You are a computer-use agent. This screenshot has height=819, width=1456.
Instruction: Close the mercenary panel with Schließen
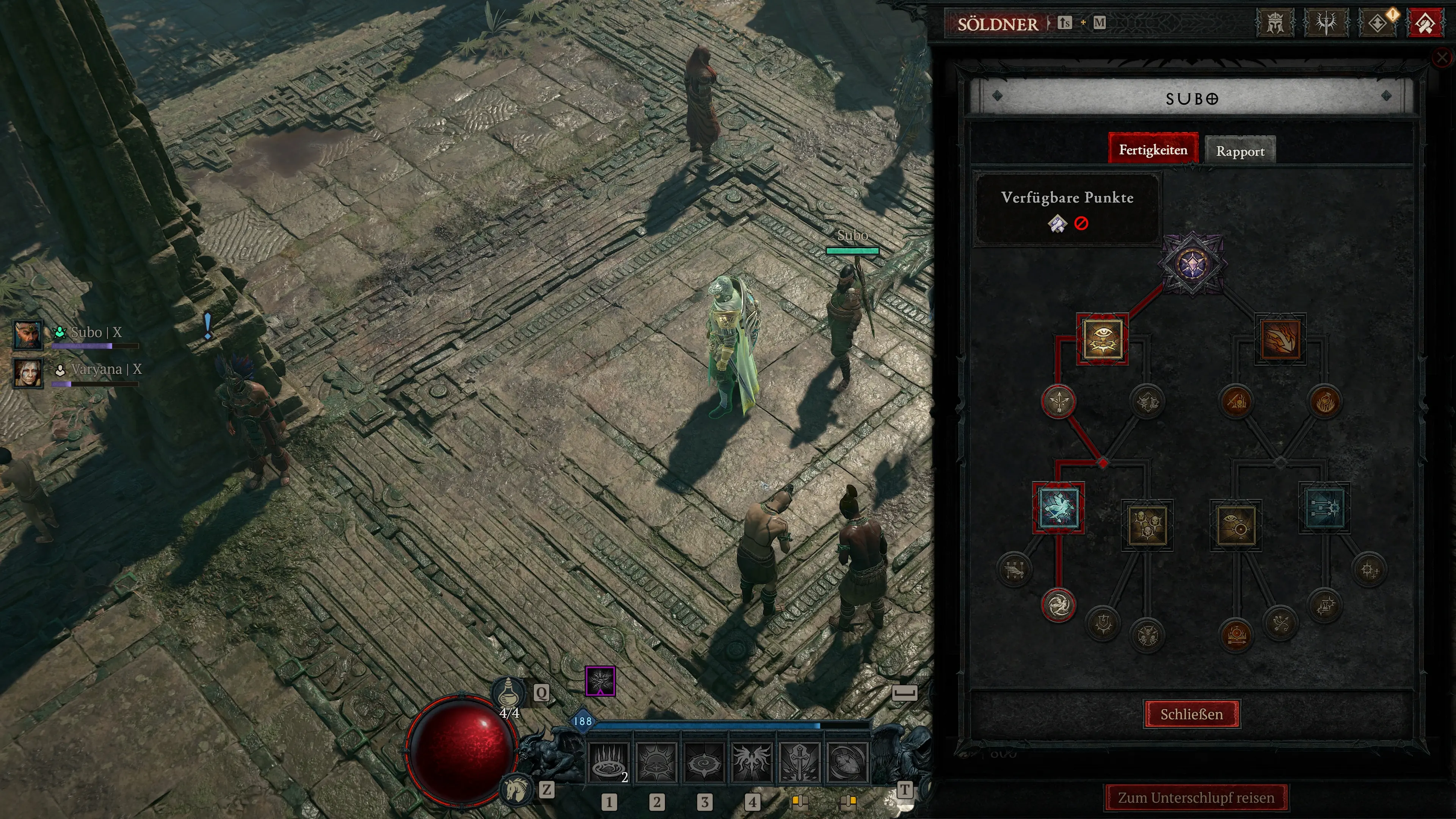coord(1191,714)
